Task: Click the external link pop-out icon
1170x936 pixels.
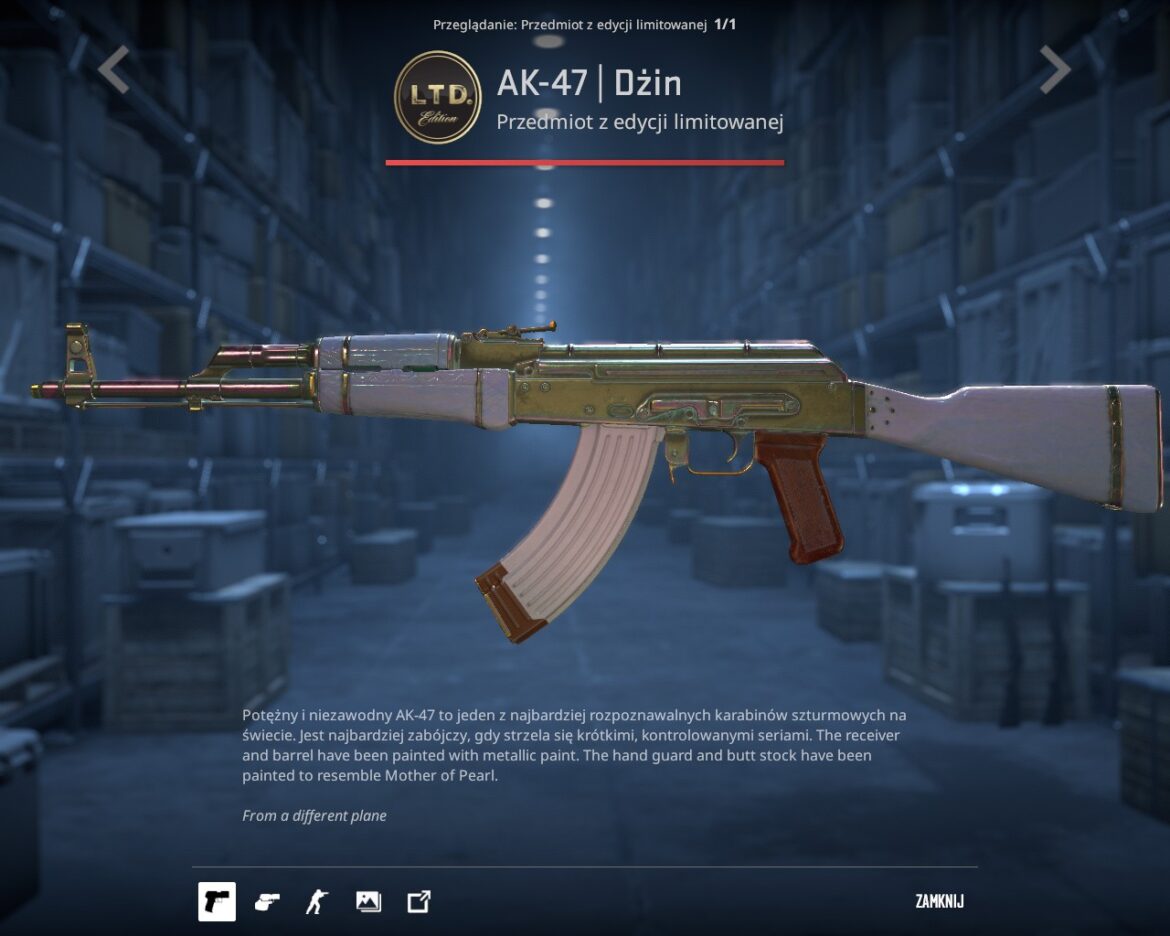Action: [x=419, y=902]
